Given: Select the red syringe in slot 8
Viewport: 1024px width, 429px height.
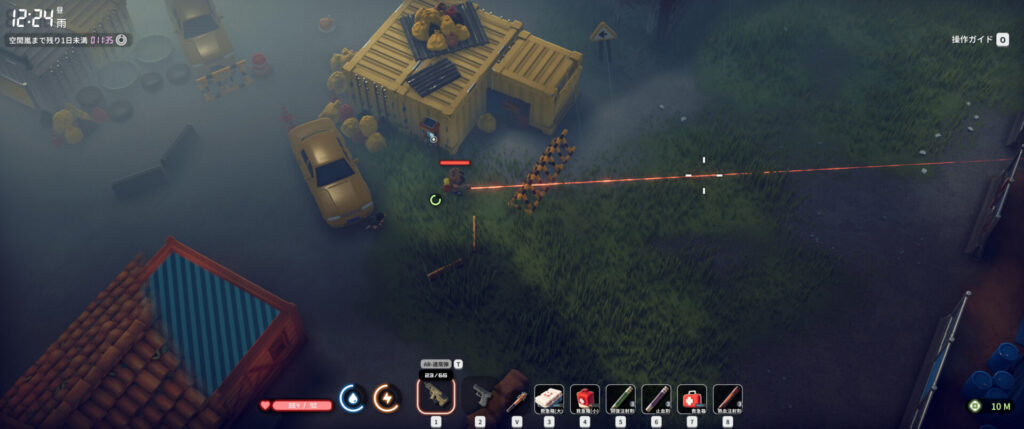Looking at the screenshot, I should tap(727, 399).
